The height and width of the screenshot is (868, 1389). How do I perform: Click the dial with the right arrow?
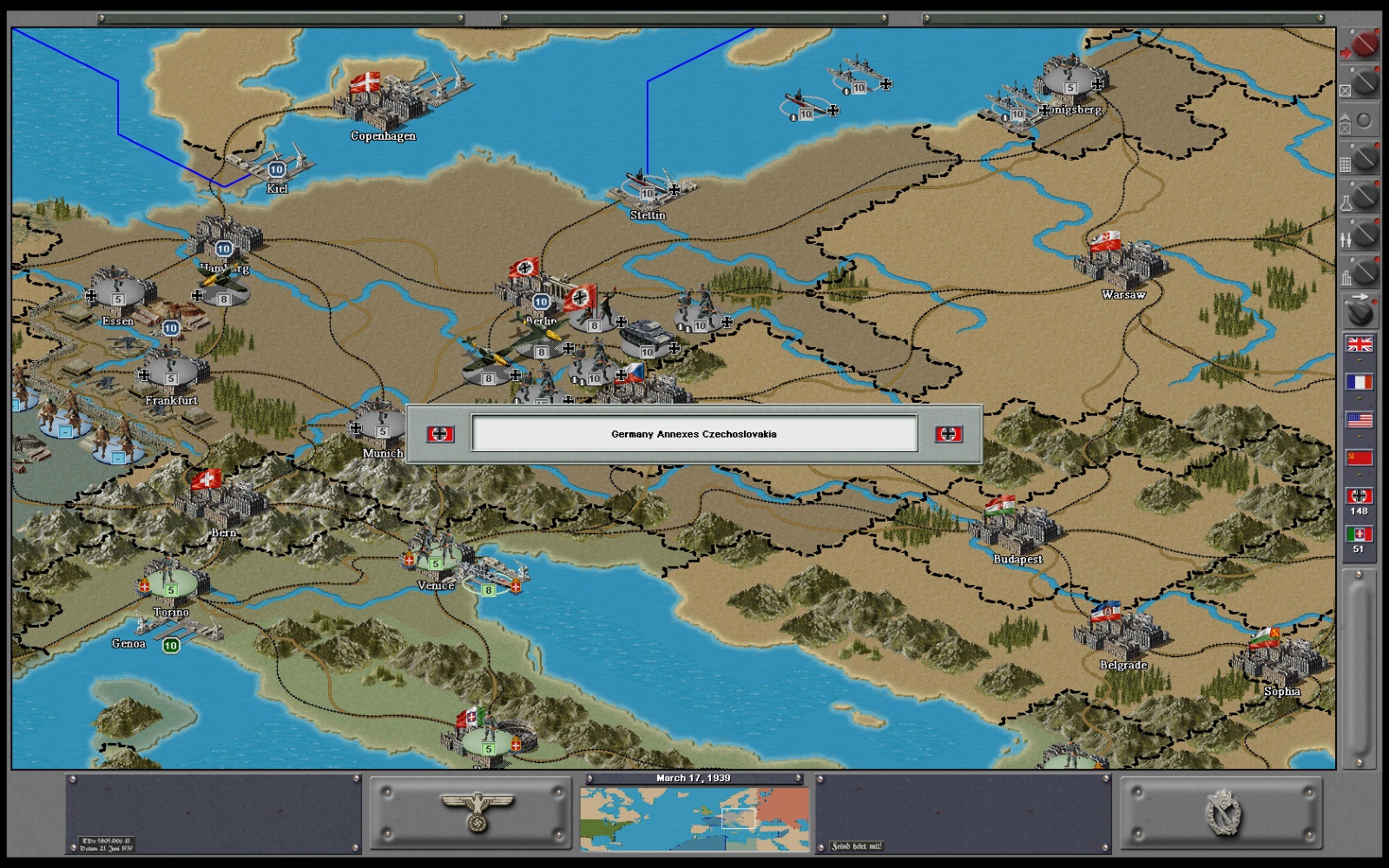(1360, 310)
